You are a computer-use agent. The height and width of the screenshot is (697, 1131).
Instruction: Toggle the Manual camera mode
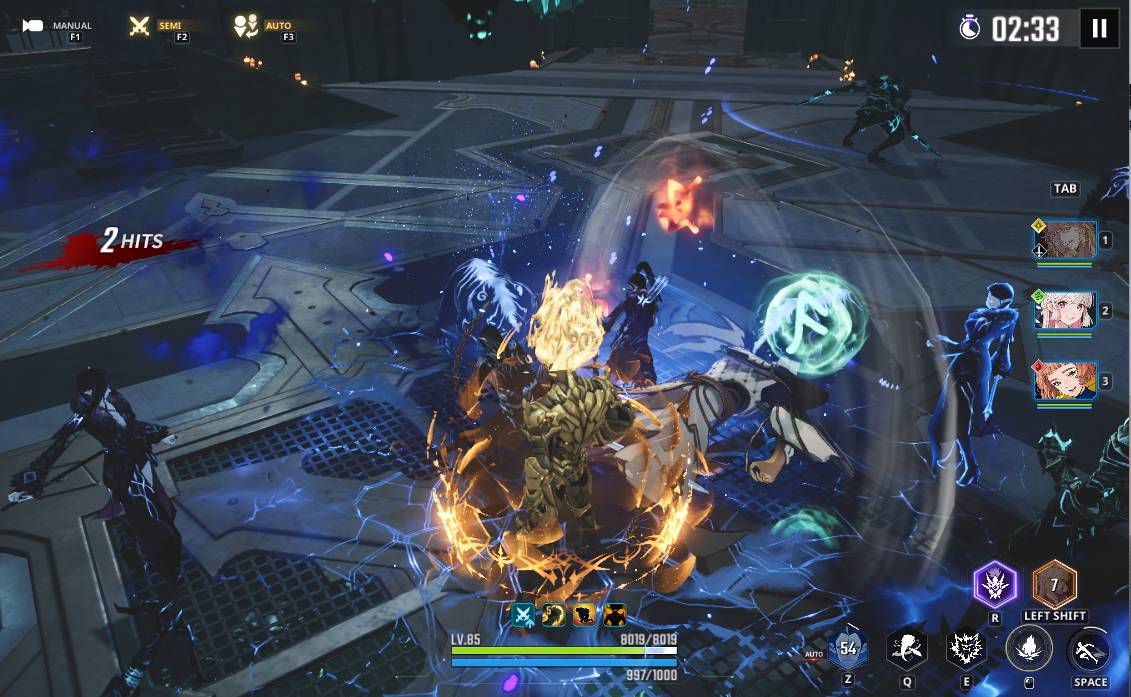click(x=34, y=26)
